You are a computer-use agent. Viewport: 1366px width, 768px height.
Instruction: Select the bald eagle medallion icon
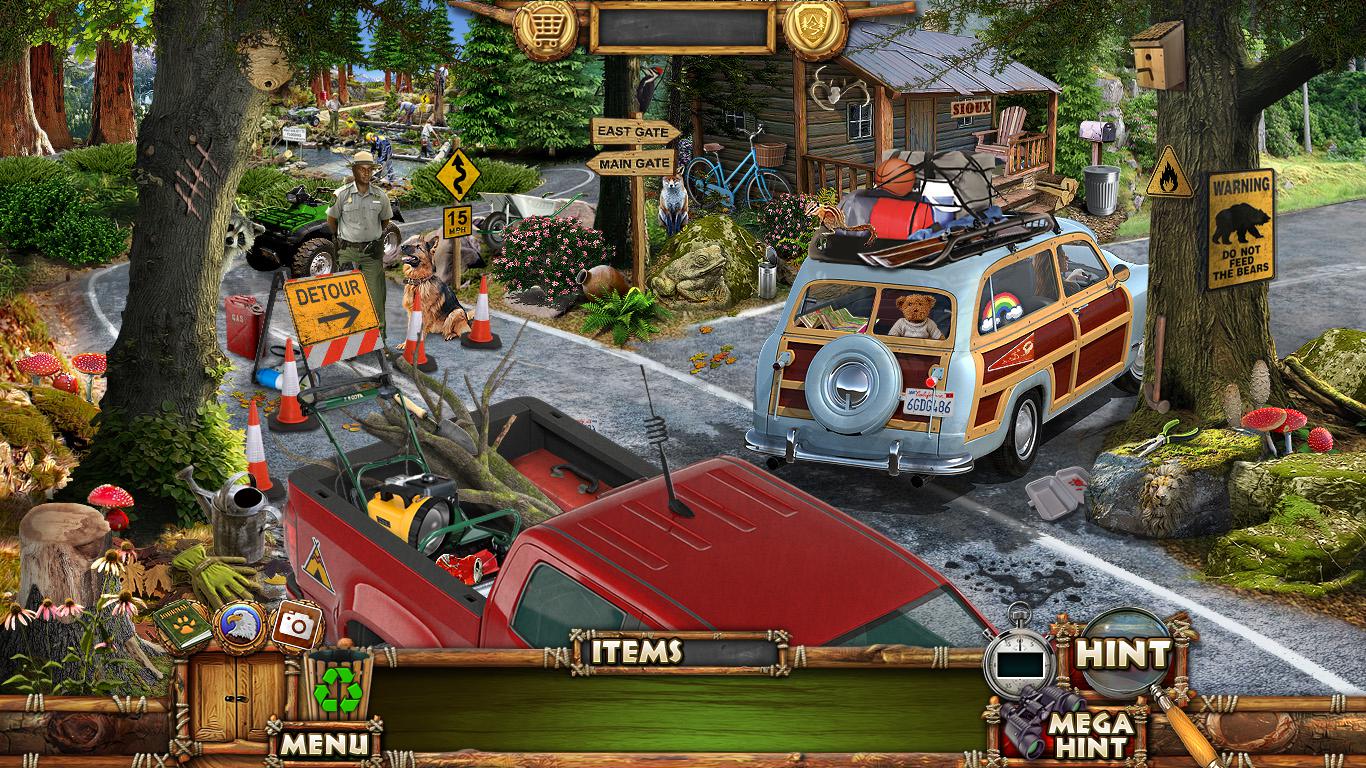point(241,626)
